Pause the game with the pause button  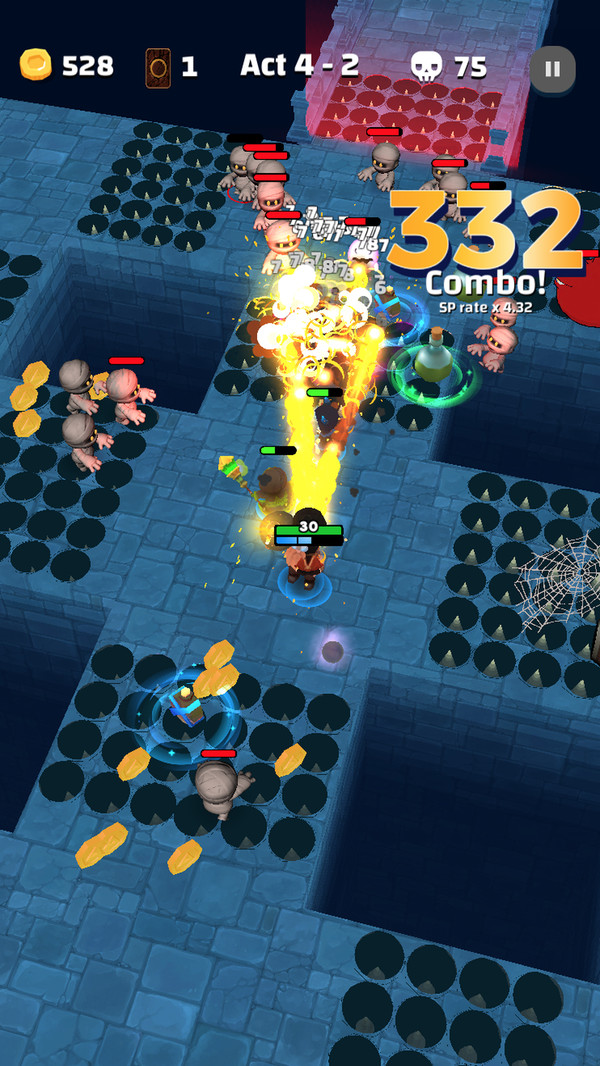click(x=552, y=69)
